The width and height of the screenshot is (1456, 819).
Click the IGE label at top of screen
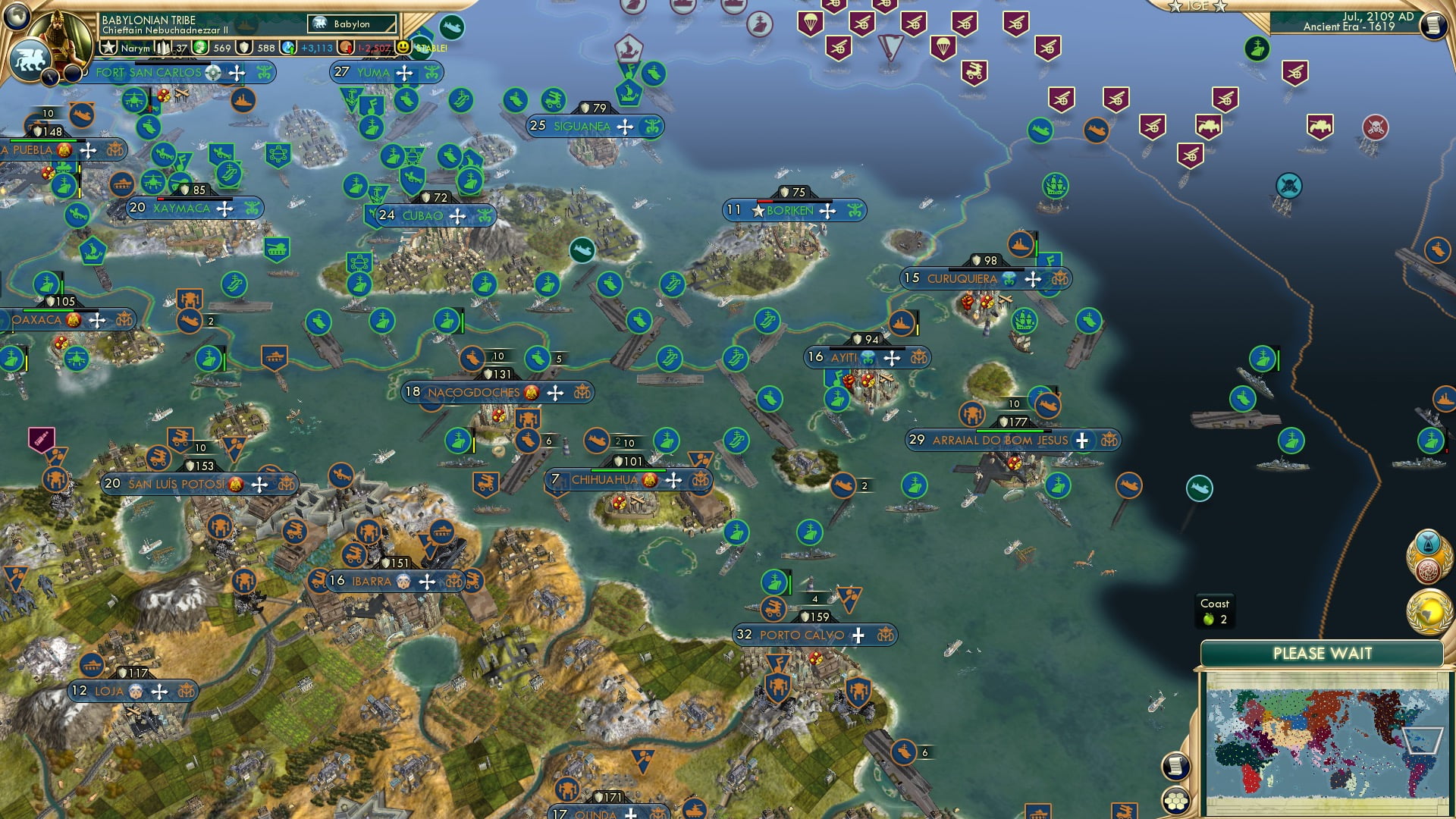(x=1198, y=8)
